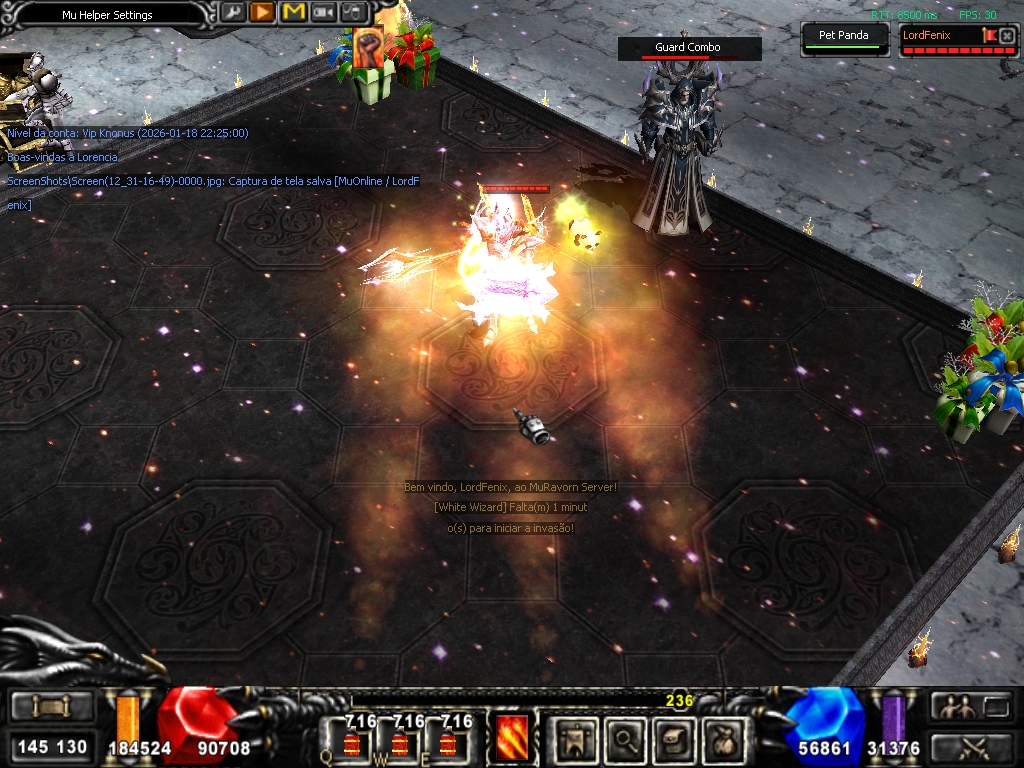Toggle the video camera button
This screenshot has height=768, width=1024.
pos(323,12)
